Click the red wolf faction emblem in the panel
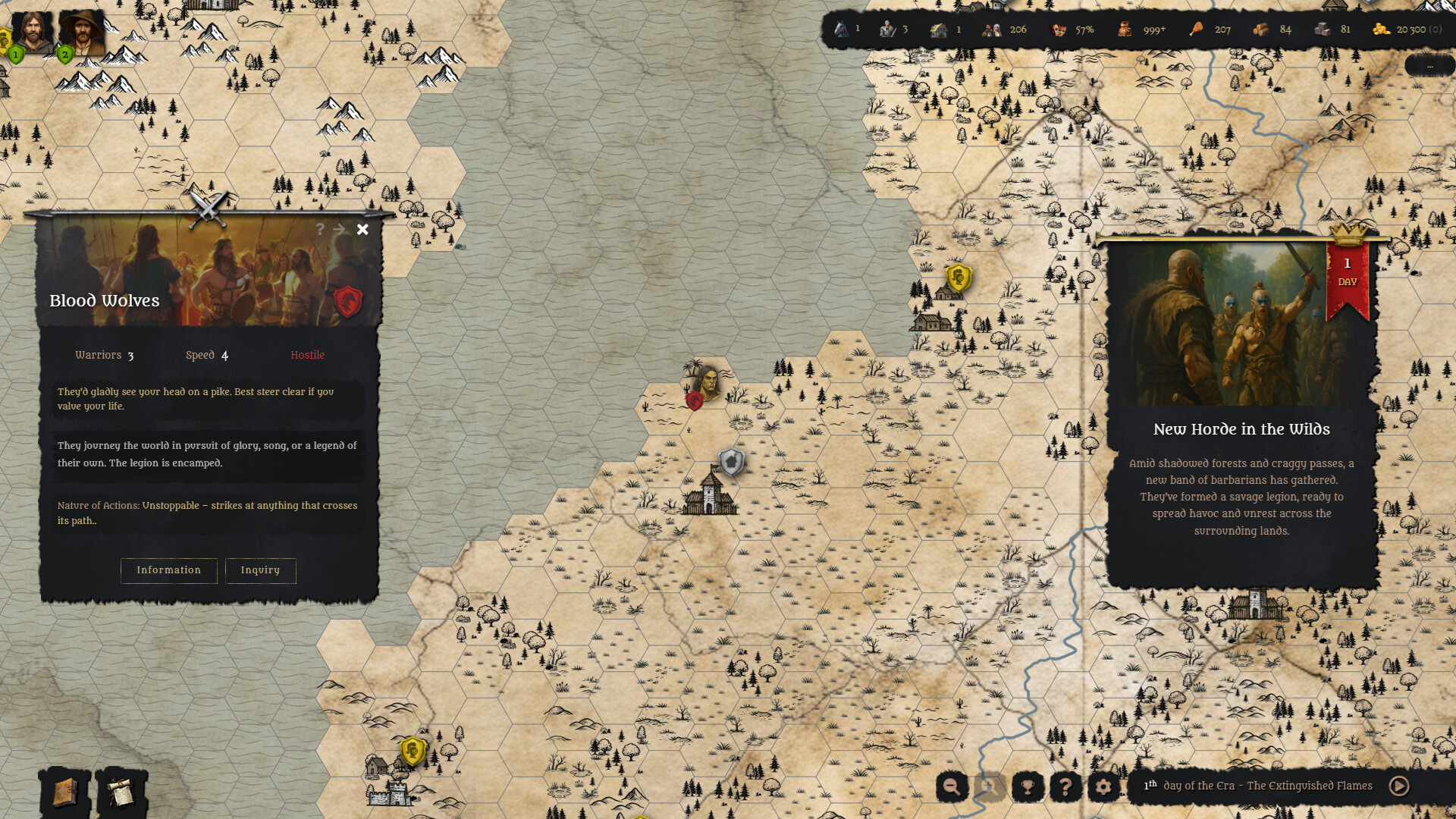Viewport: 1456px width, 819px height. 348,301
